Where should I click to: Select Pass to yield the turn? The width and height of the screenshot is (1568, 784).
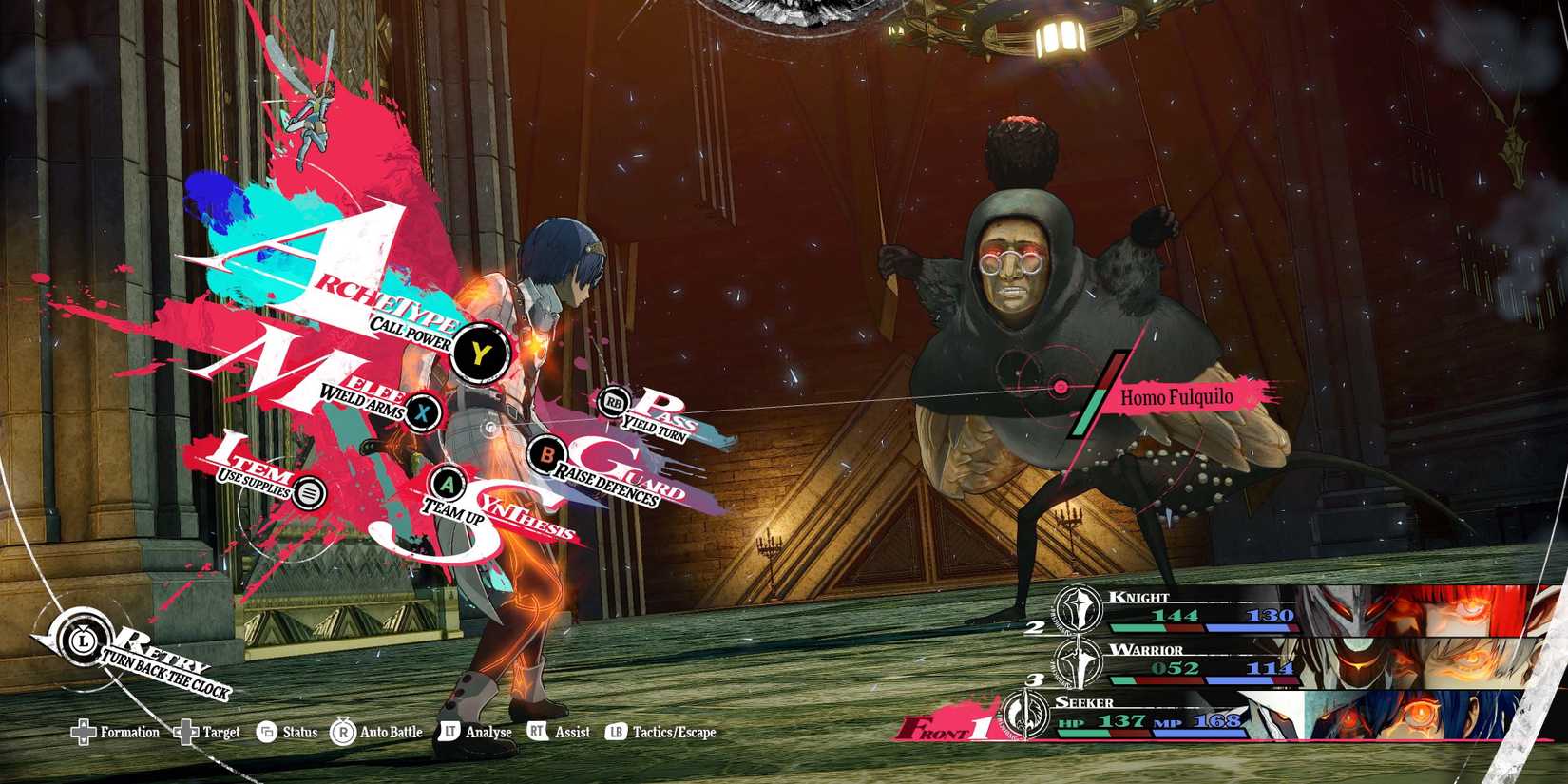coord(617,401)
